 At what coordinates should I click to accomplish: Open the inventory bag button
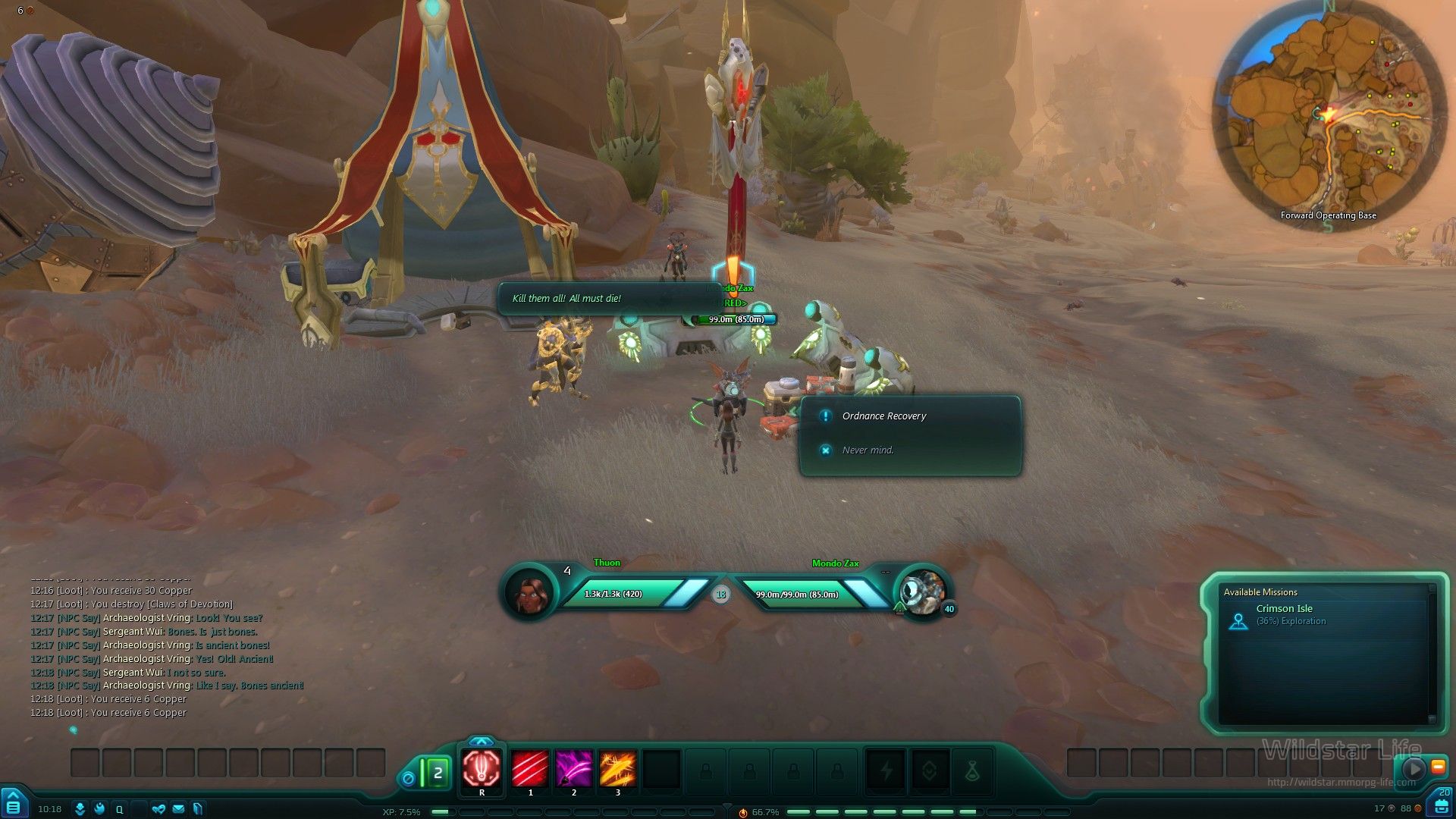pyautogui.click(x=1442, y=805)
